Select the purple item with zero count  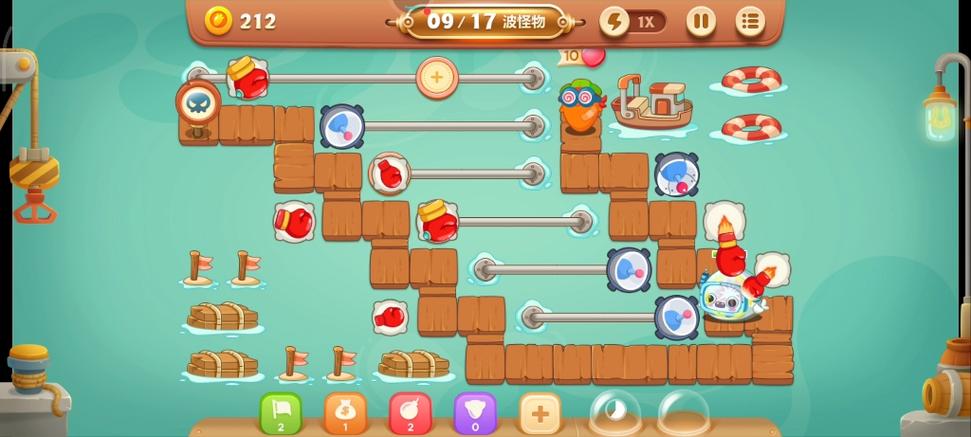pos(475,414)
